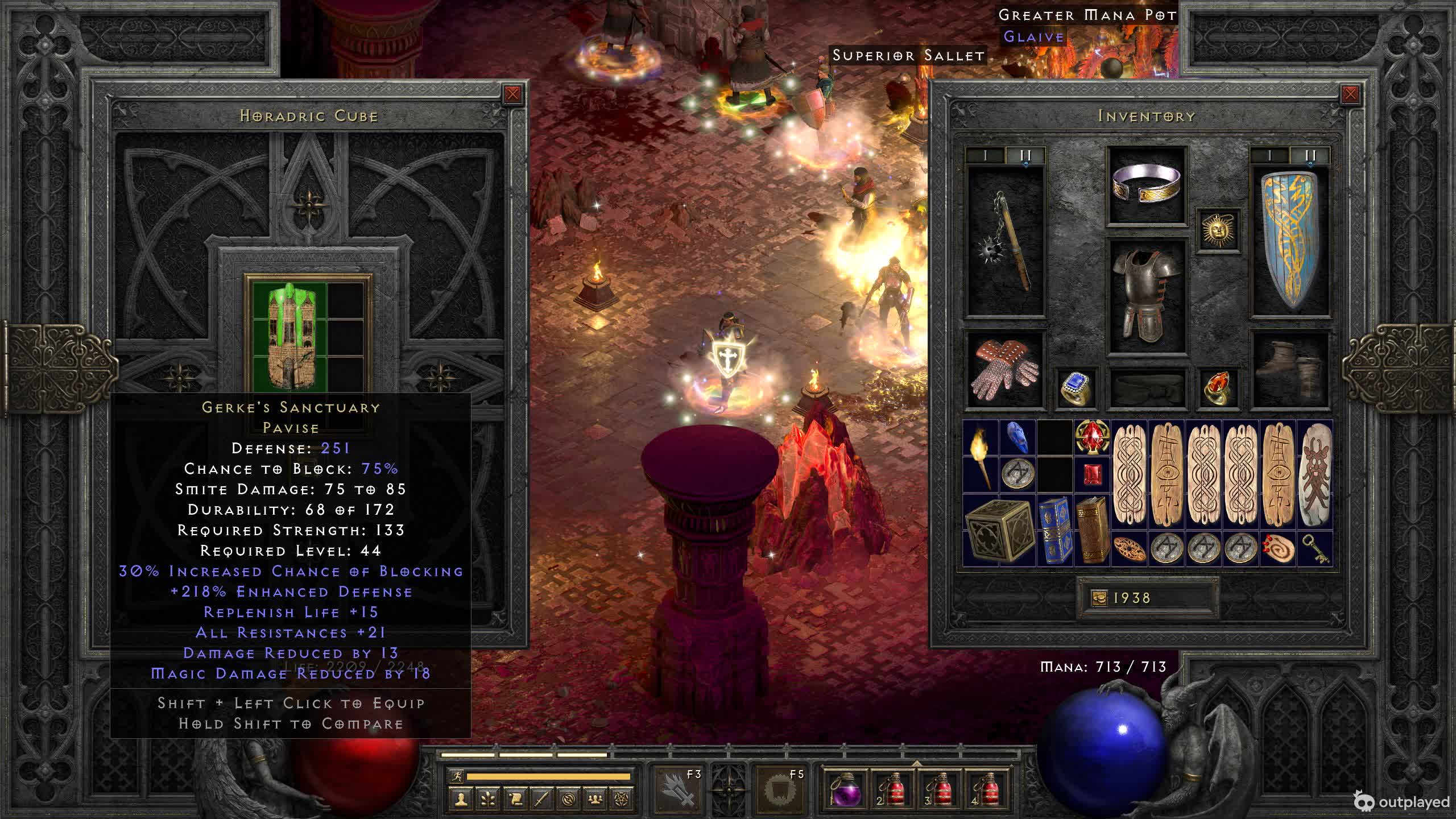Select the studded gloves slot
The image size is (1456, 819).
[1004, 369]
